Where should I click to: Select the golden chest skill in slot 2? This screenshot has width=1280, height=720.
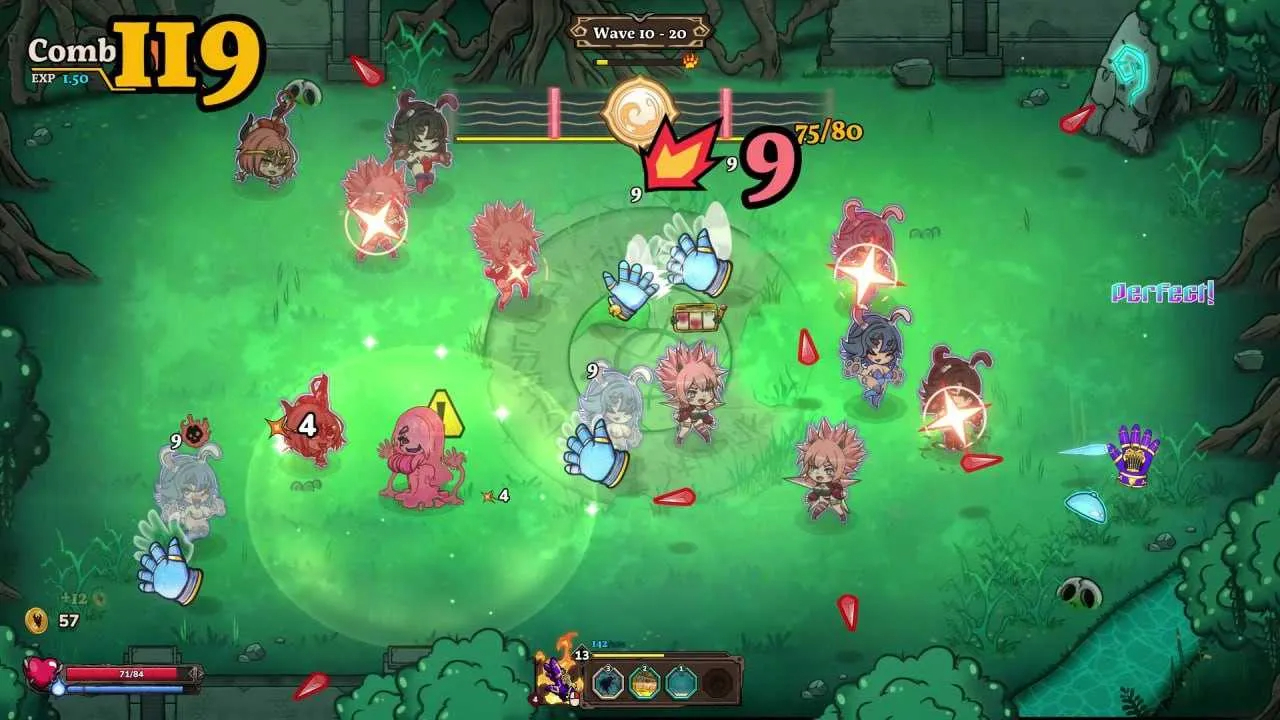[x=643, y=683]
